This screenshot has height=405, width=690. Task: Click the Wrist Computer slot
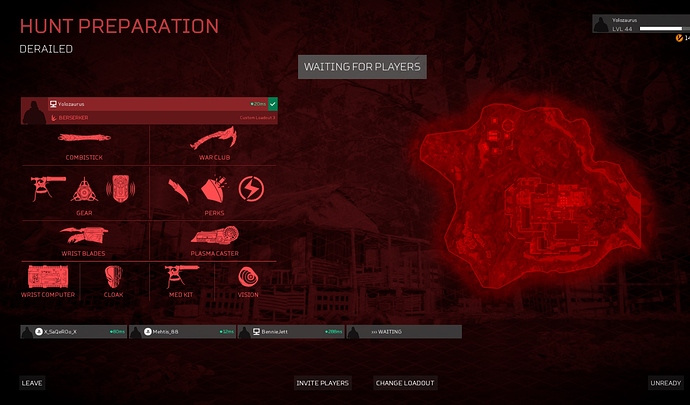pyautogui.click(x=48, y=281)
